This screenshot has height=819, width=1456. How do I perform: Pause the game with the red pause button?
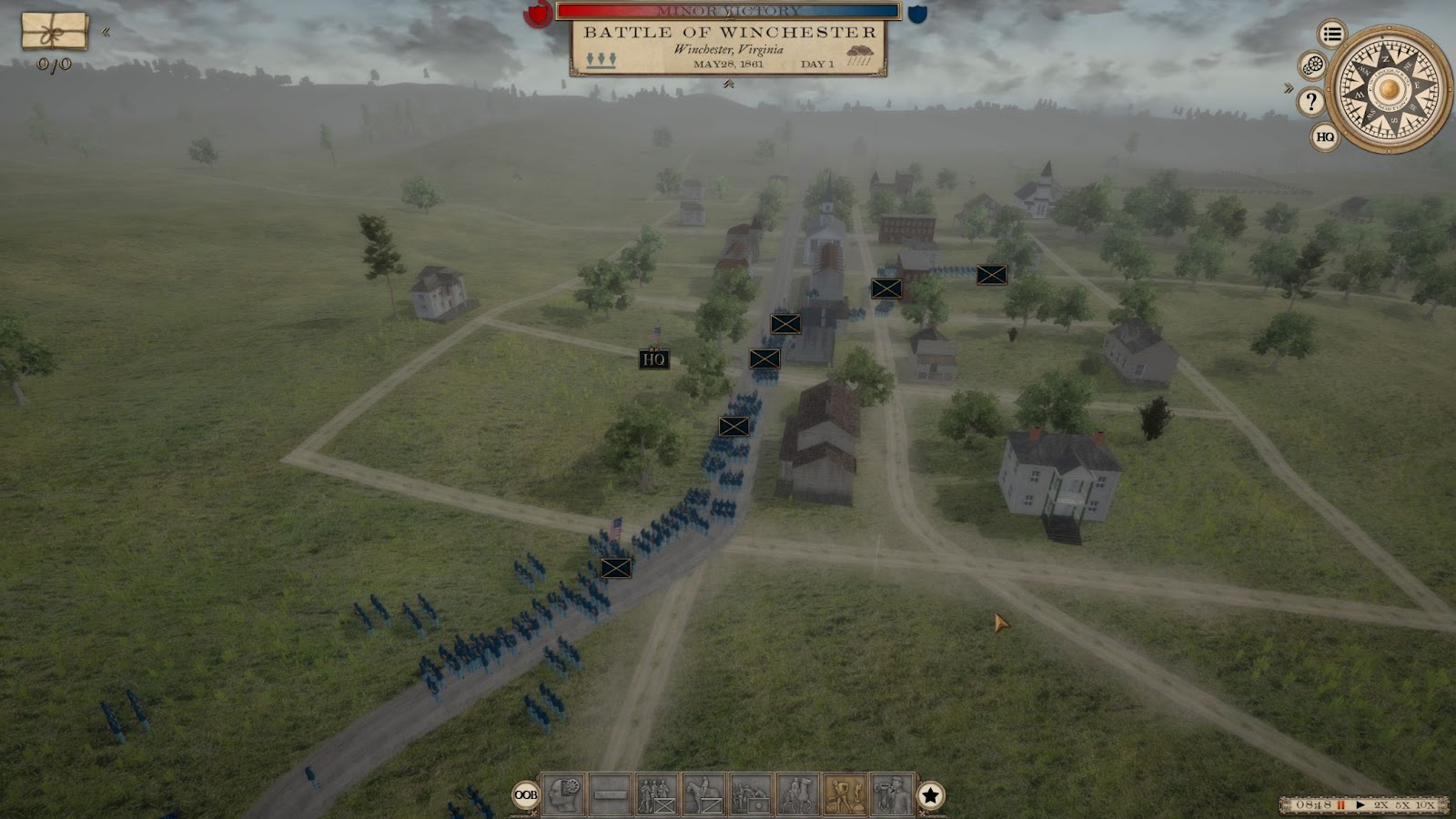click(x=1340, y=805)
